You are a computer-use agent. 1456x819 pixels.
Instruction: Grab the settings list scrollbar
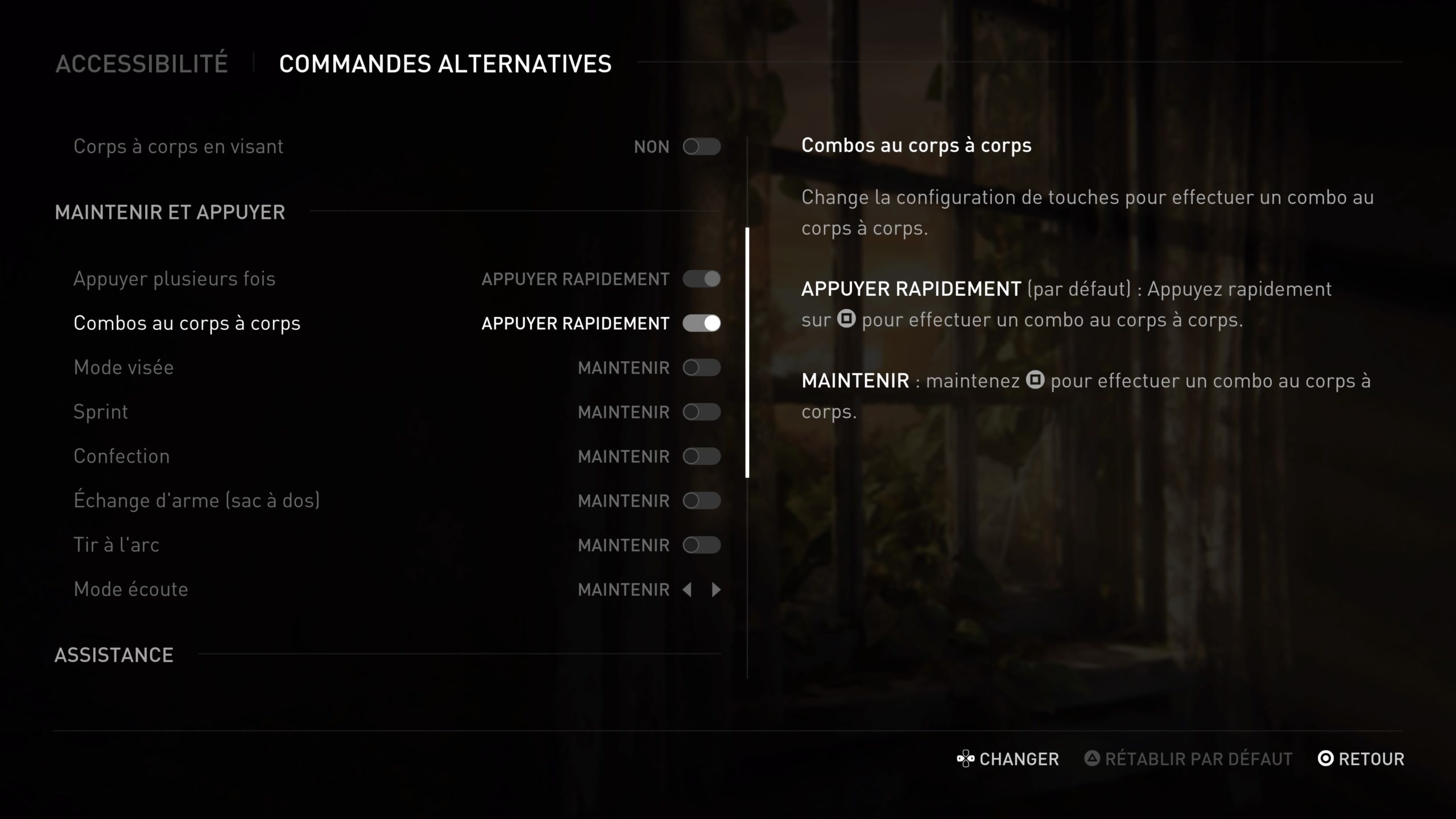point(747,353)
